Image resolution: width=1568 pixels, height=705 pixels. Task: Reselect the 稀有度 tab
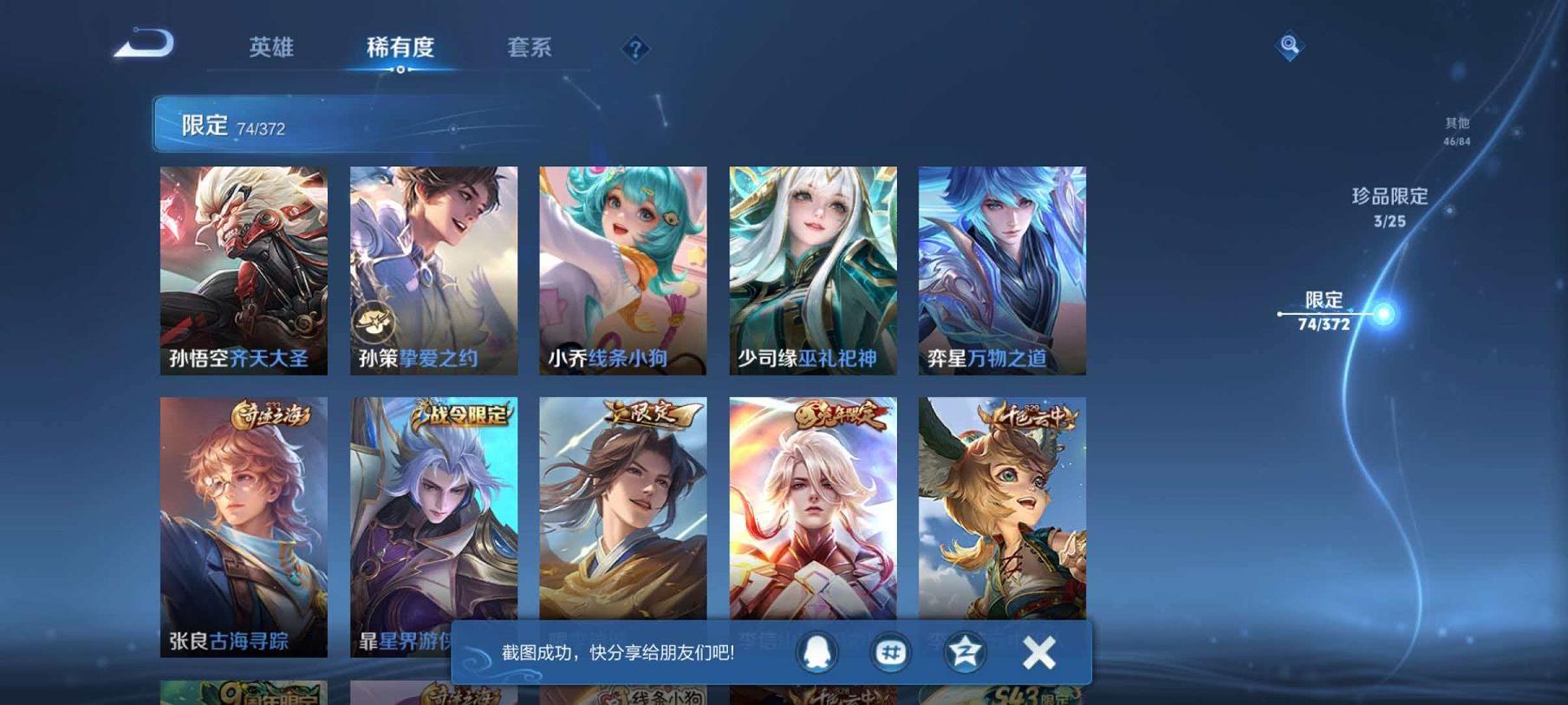click(400, 49)
